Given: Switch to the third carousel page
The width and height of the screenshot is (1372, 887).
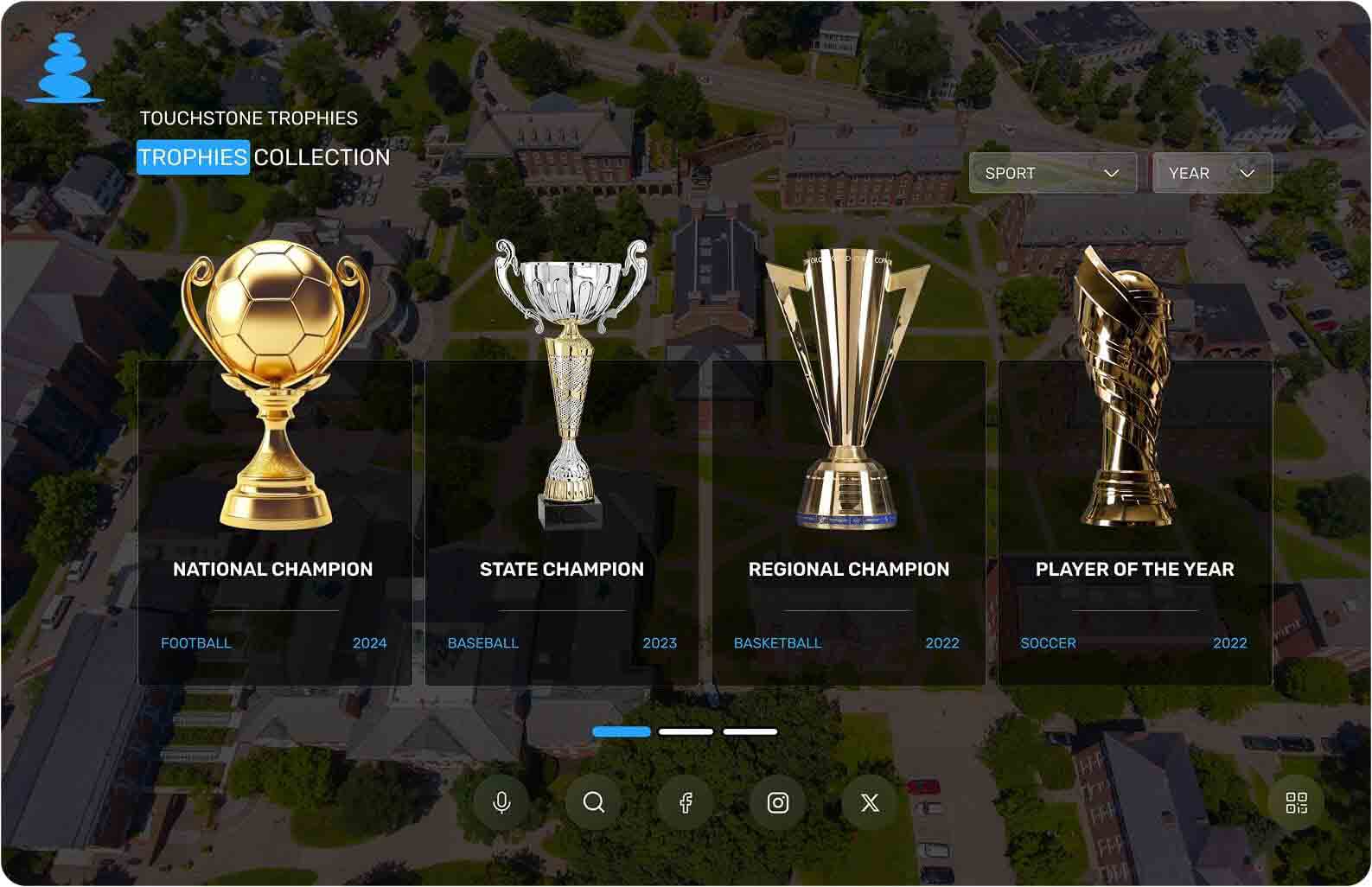Looking at the screenshot, I should [x=749, y=731].
